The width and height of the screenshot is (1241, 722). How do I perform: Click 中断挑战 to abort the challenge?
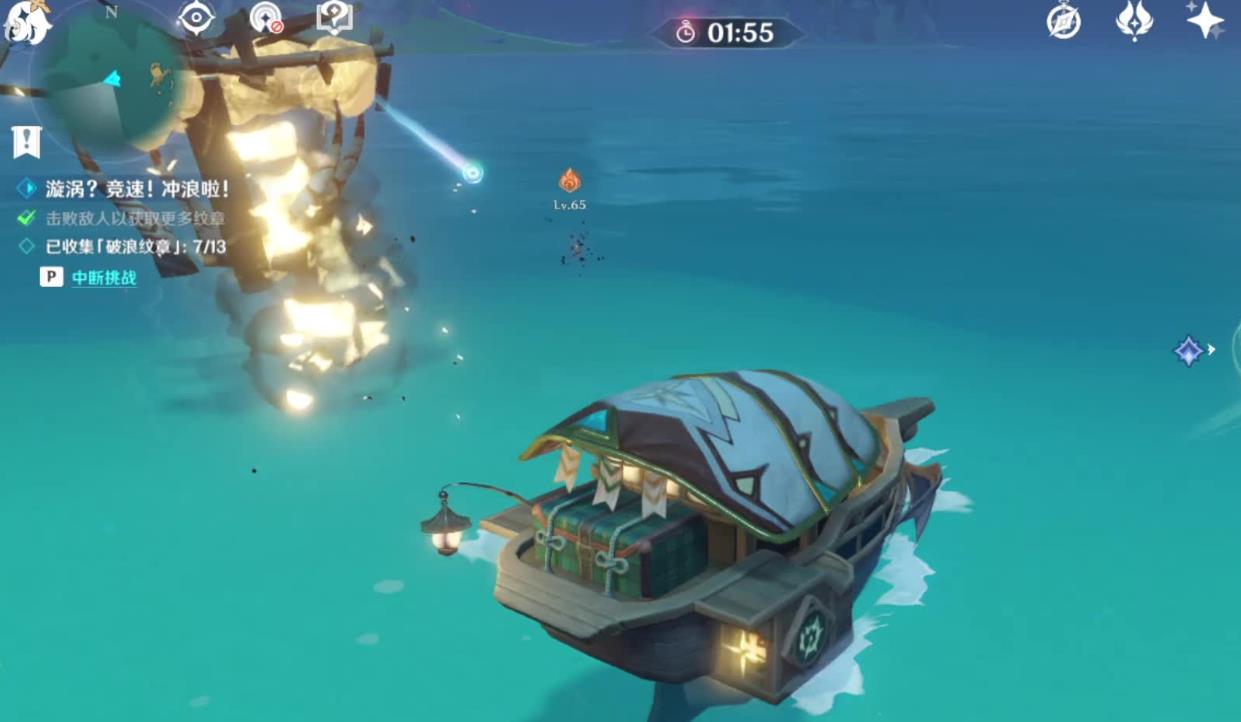(104, 277)
